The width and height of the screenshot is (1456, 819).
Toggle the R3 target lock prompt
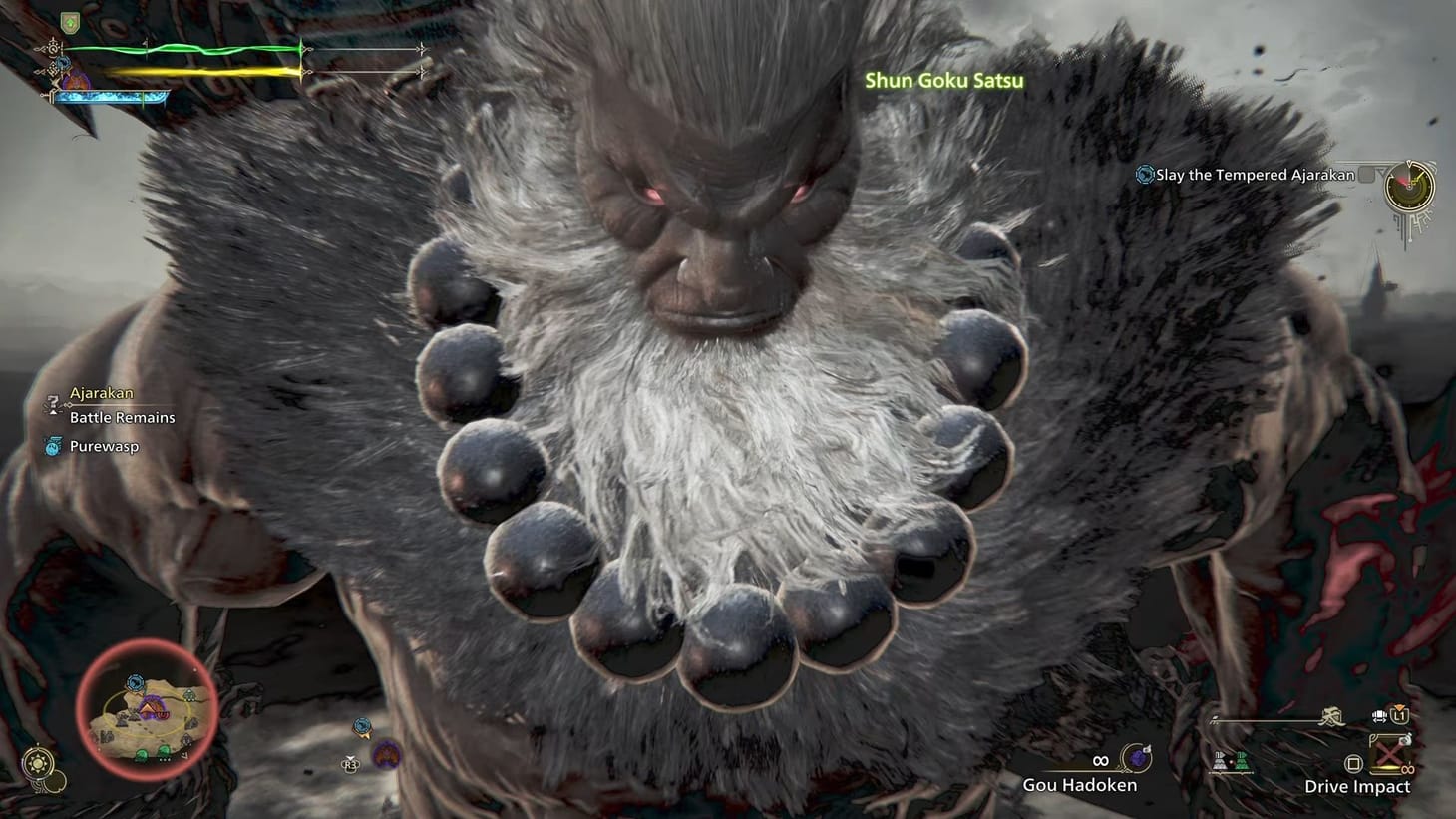[349, 764]
